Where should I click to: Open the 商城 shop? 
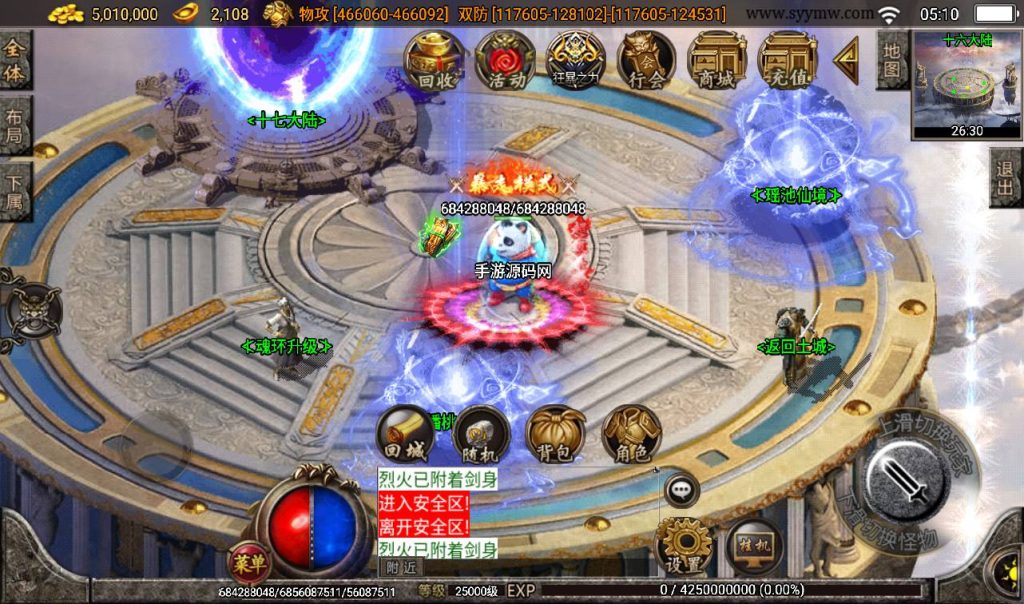tap(717, 61)
